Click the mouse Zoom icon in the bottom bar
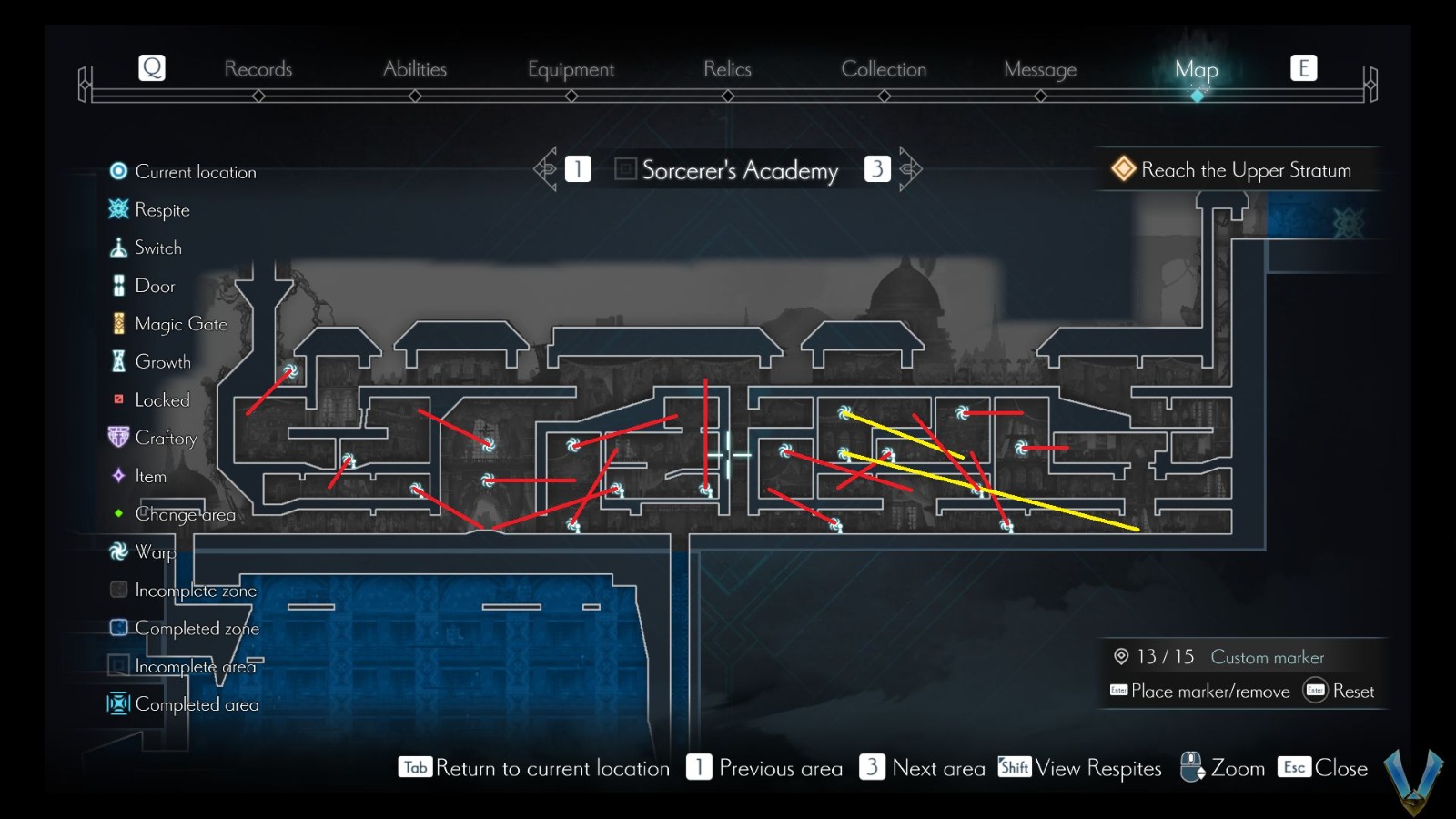The width and height of the screenshot is (1456, 819). pyautogui.click(x=1190, y=767)
